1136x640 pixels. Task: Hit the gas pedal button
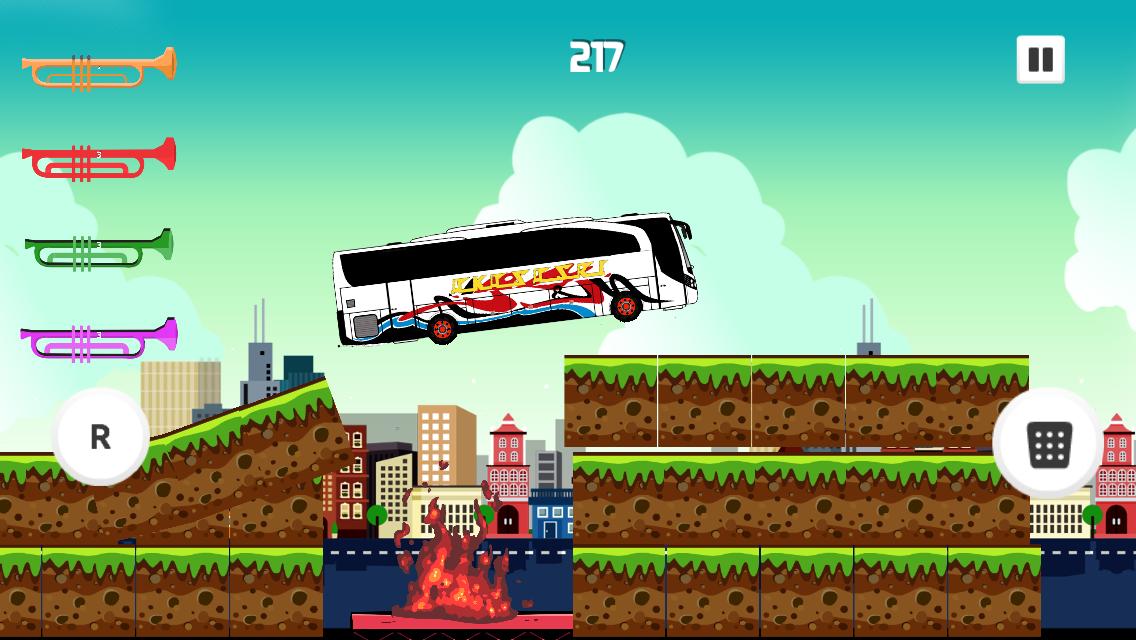point(1048,443)
